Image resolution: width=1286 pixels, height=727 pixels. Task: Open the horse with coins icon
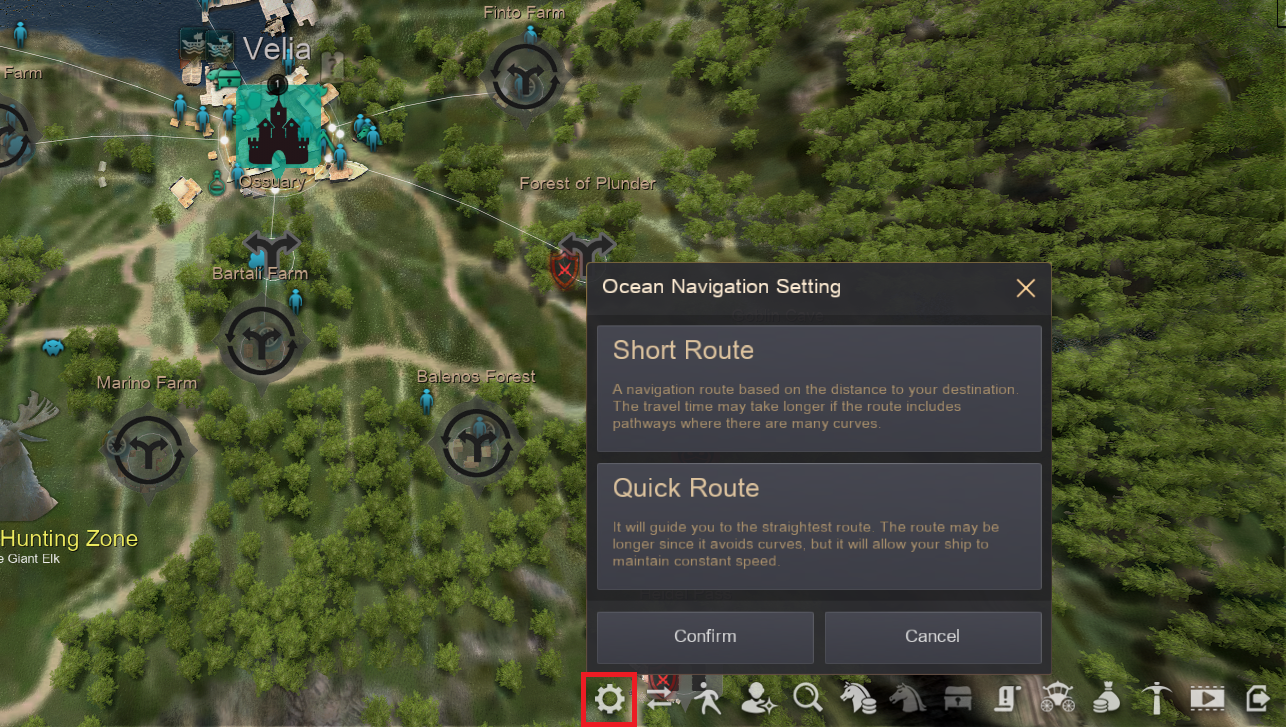click(x=858, y=698)
